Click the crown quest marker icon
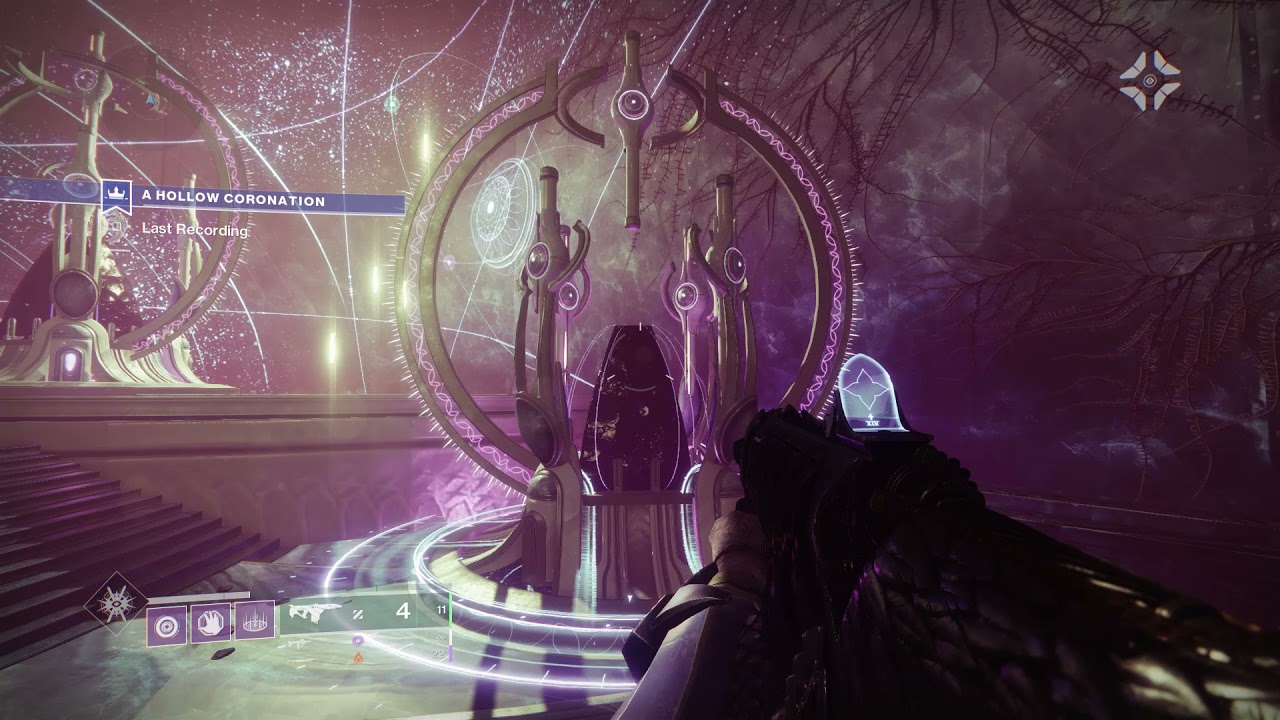The image size is (1280, 720). pyautogui.click(x=117, y=196)
